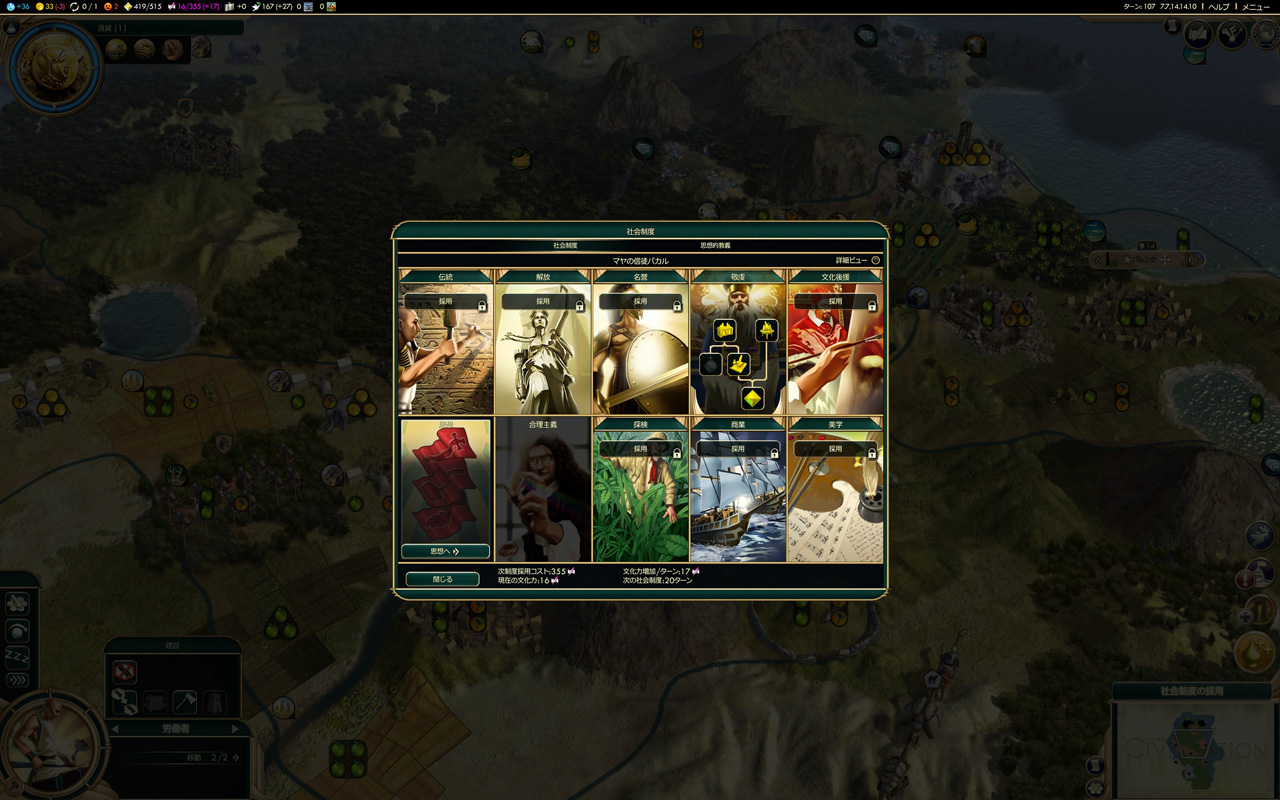1280x800 pixels.
Task: Select the 合理主義 (Rationalism) policy panel
Action: 543,490
